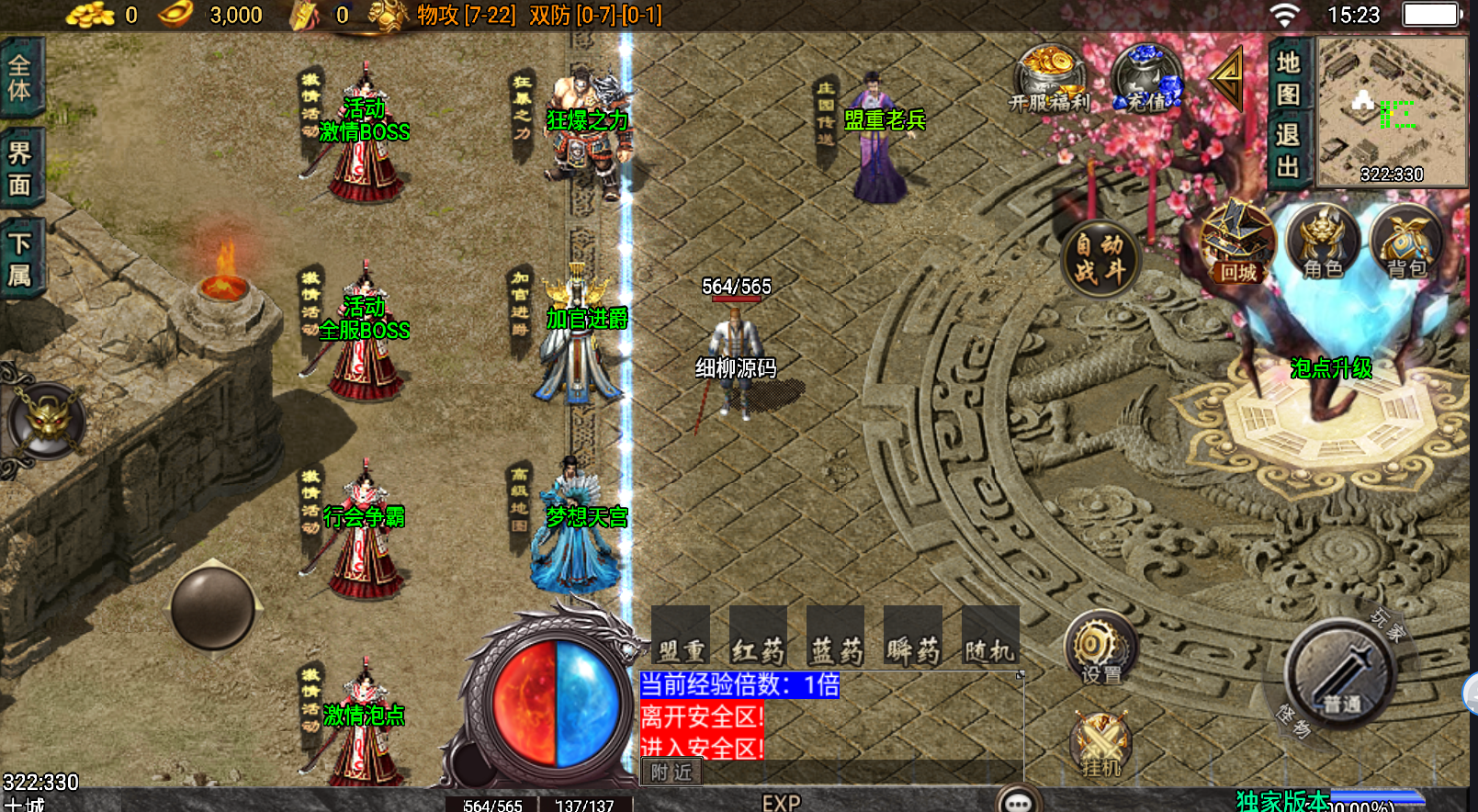Tap the 普通 sword attack button
The image size is (1478, 812).
(x=1340, y=677)
